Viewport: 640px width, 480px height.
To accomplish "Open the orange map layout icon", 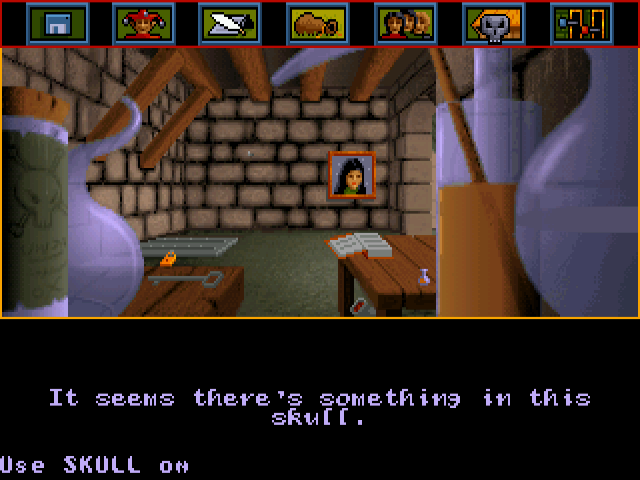I will pos(581,23).
